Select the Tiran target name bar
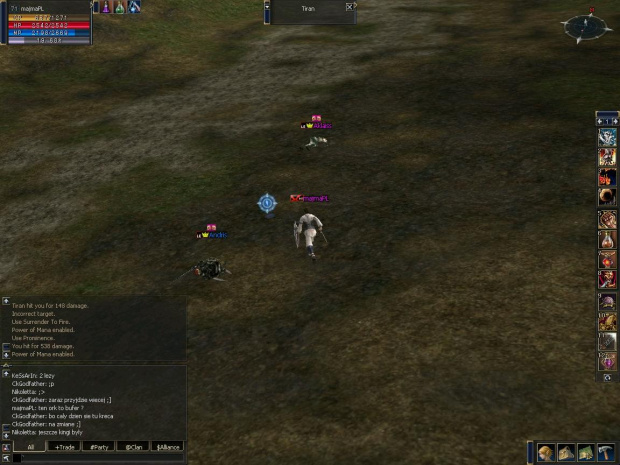This screenshot has width=620, height=465. point(308,8)
